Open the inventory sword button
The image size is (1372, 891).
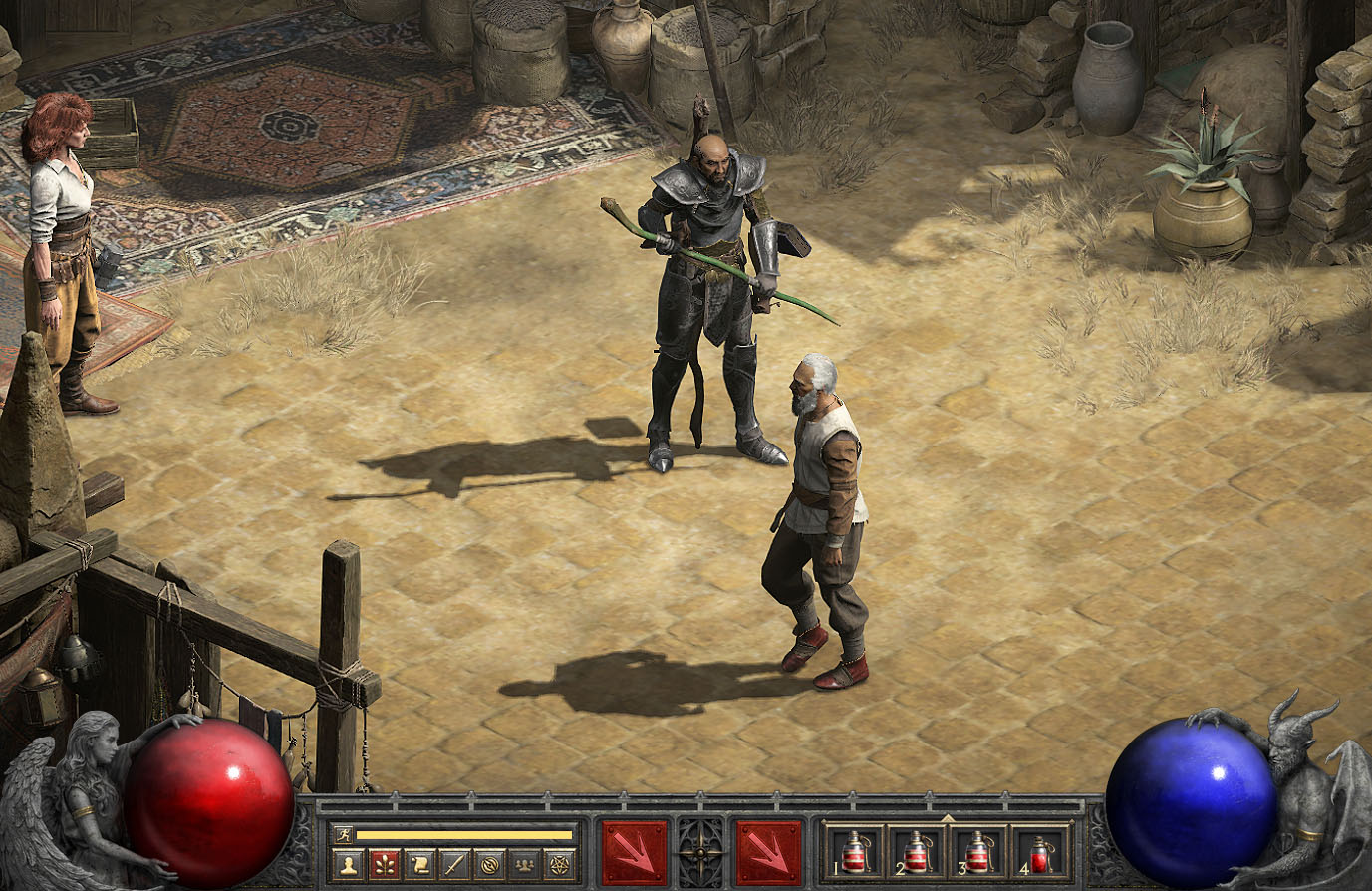point(454,864)
